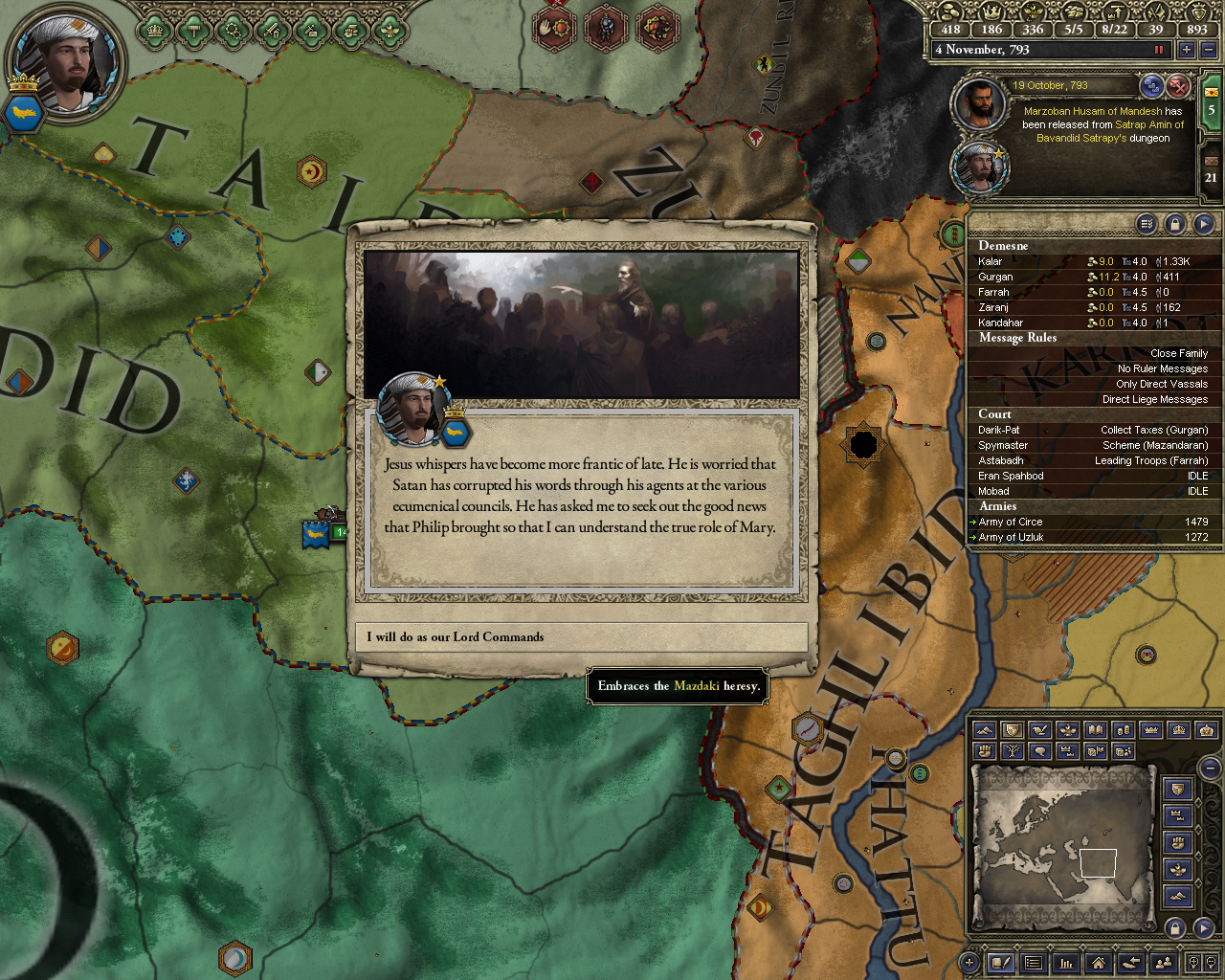Click Marzoban Husam's portrait in the message
This screenshot has width=1225, height=980.
979,104
